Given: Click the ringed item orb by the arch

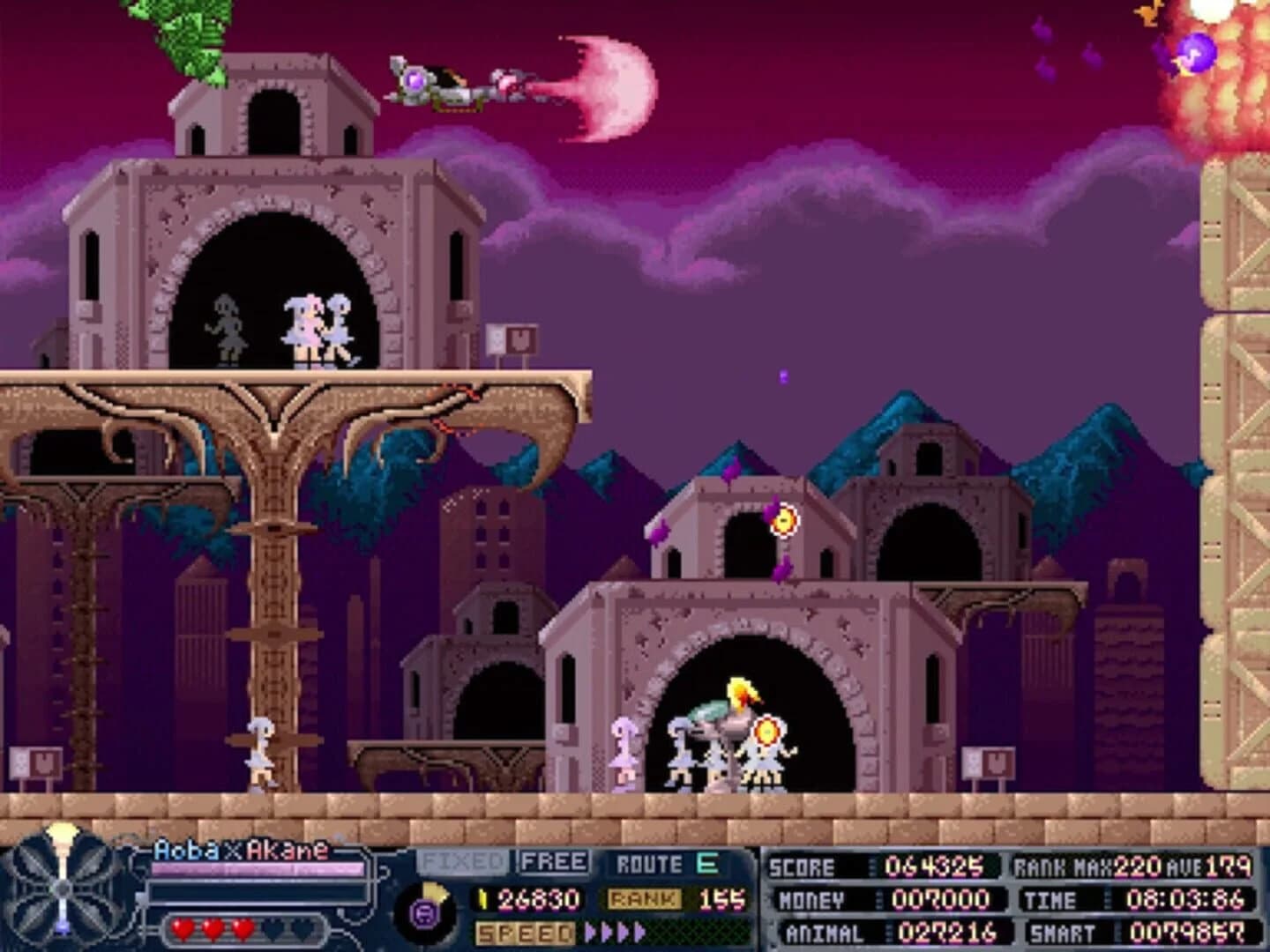Looking at the screenshot, I should pos(783,519).
